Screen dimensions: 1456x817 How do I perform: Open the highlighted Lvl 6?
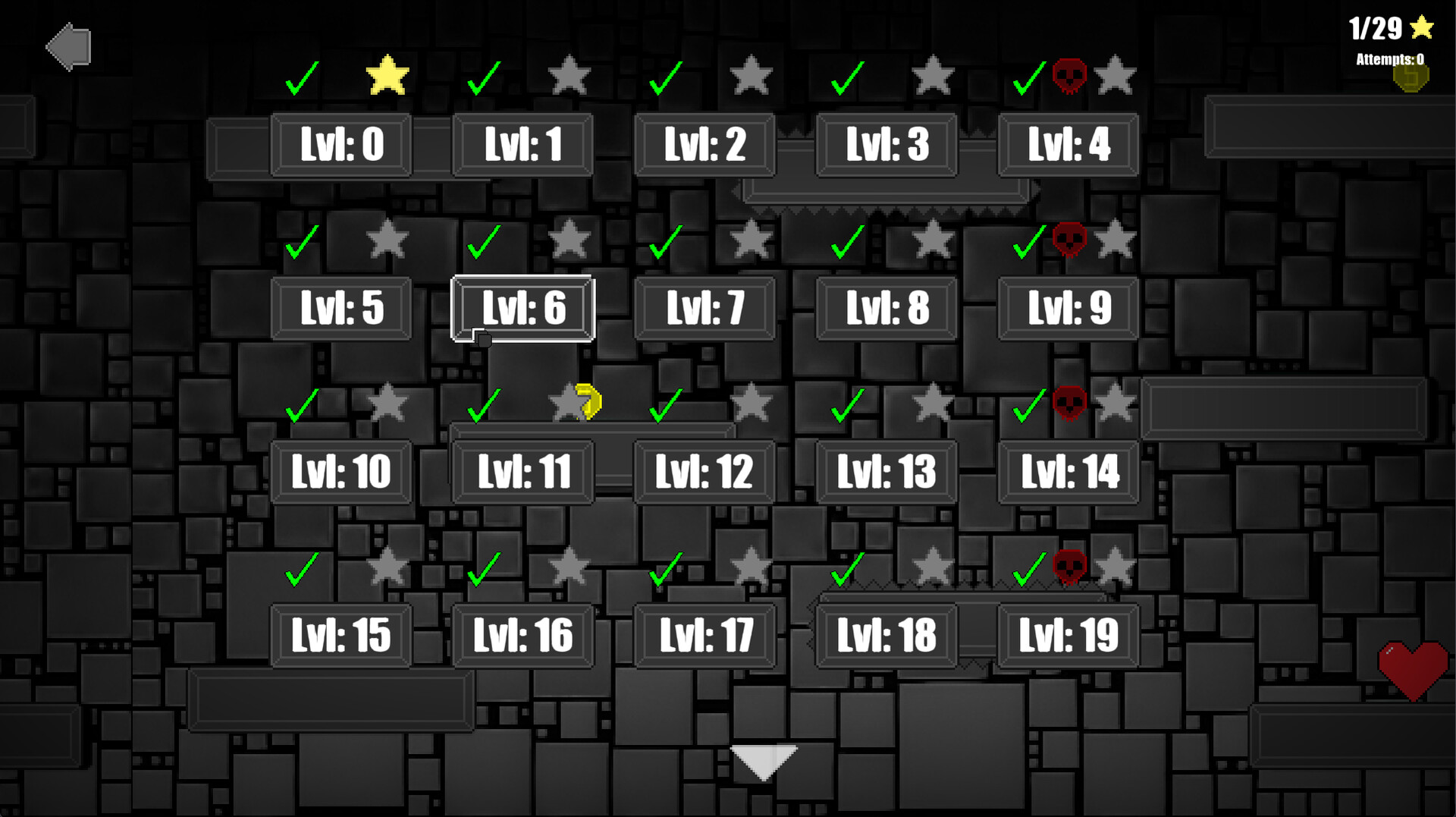click(522, 307)
